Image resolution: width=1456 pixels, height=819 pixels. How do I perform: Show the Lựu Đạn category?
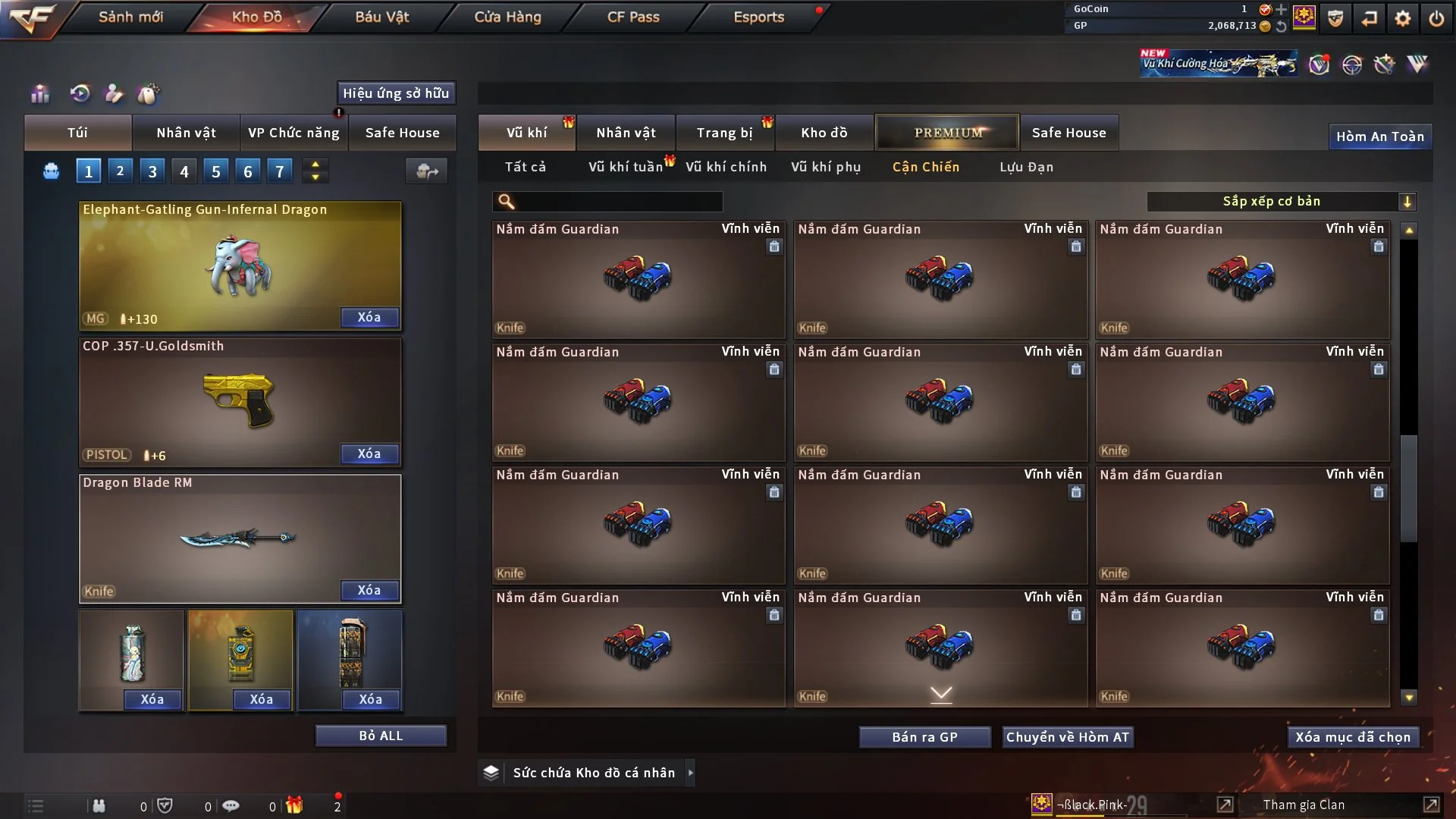pyautogui.click(x=1026, y=167)
